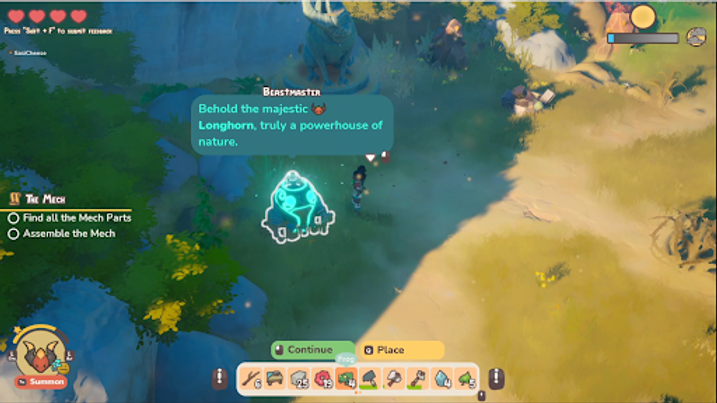Select the green leaf hotbar slot

pos(465,379)
